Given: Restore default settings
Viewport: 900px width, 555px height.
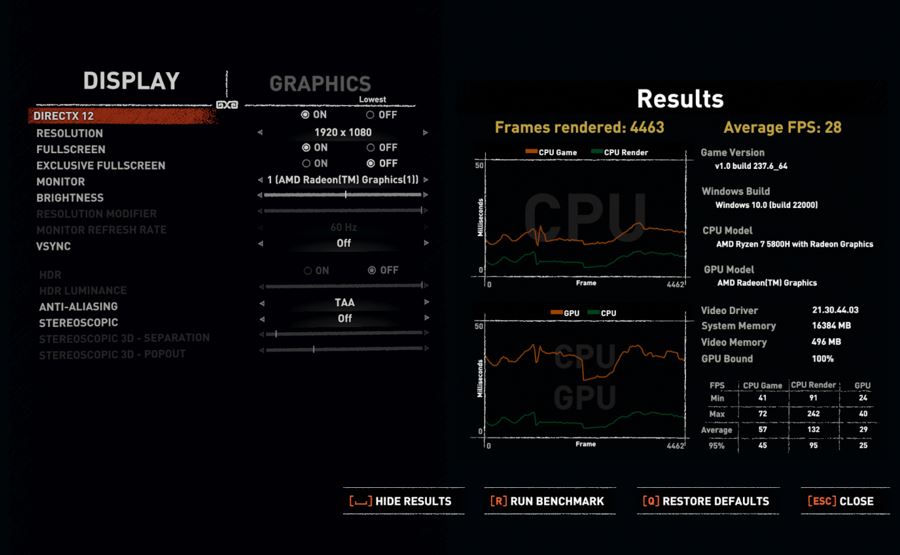Looking at the screenshot, I should coord(705,501).
